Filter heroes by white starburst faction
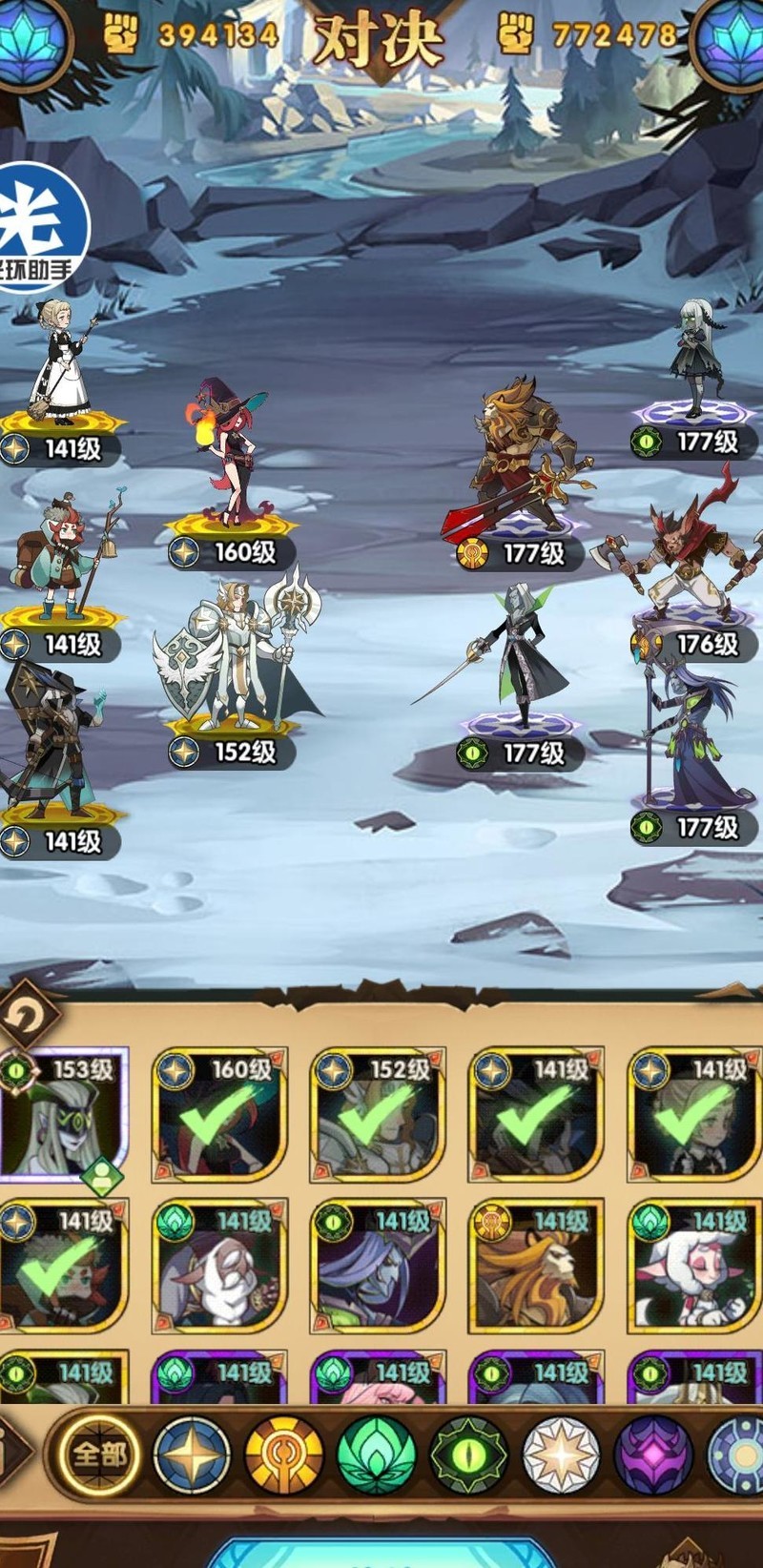Screen dimensions: 763x1568 [561, 1456]
